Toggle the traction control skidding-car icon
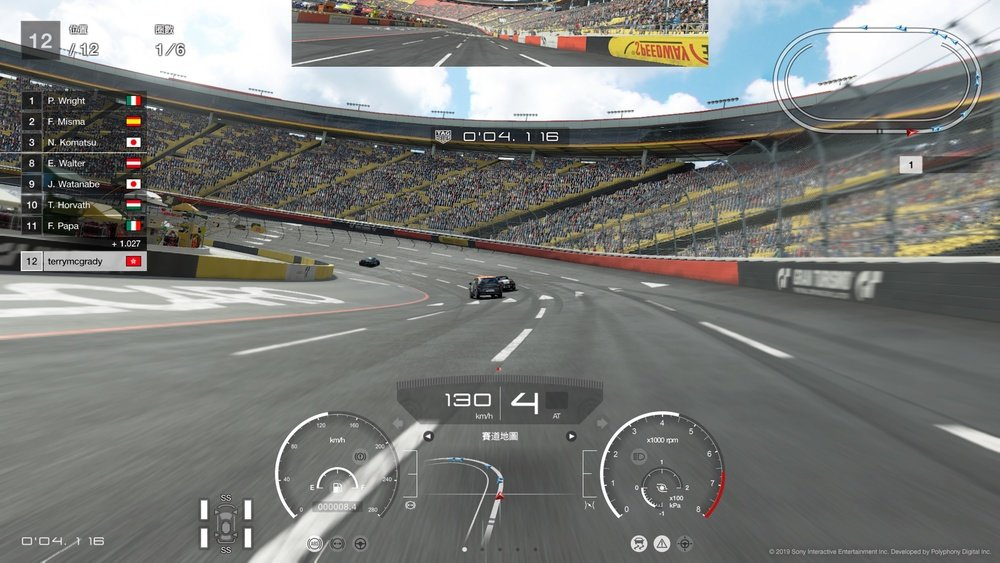 pos(638,543)
